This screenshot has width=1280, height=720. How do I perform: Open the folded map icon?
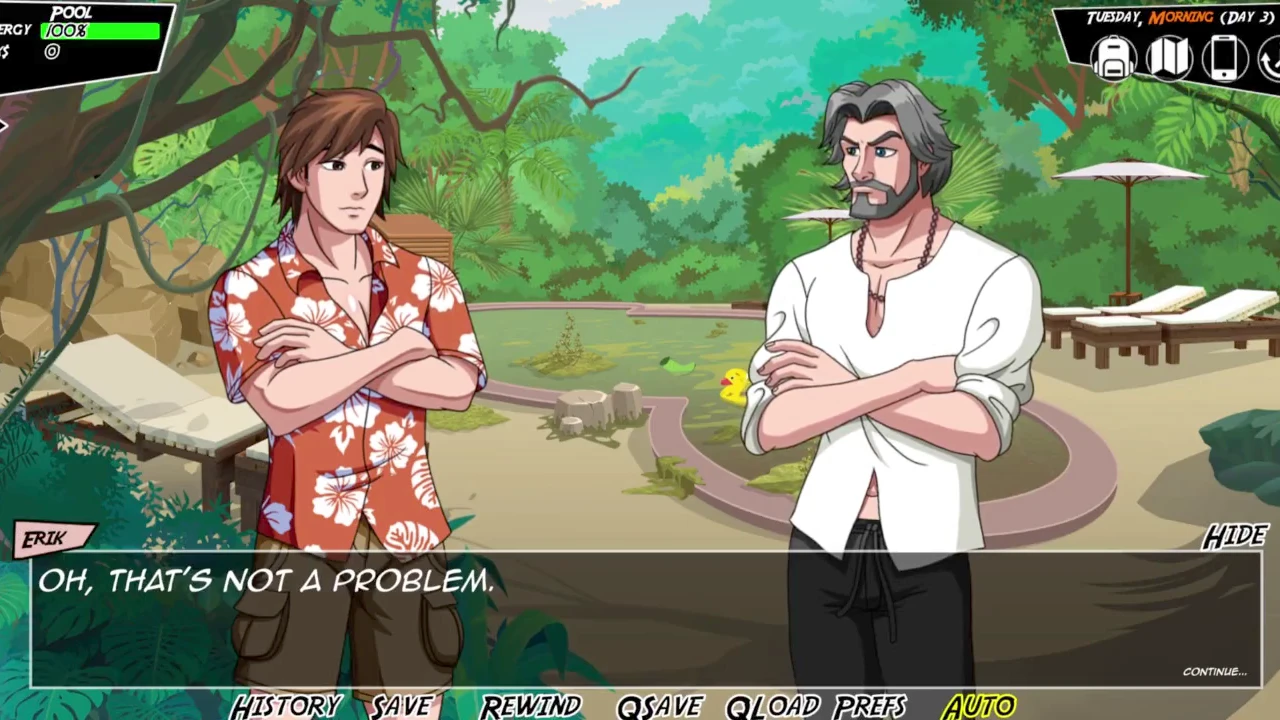(1168, 58)
